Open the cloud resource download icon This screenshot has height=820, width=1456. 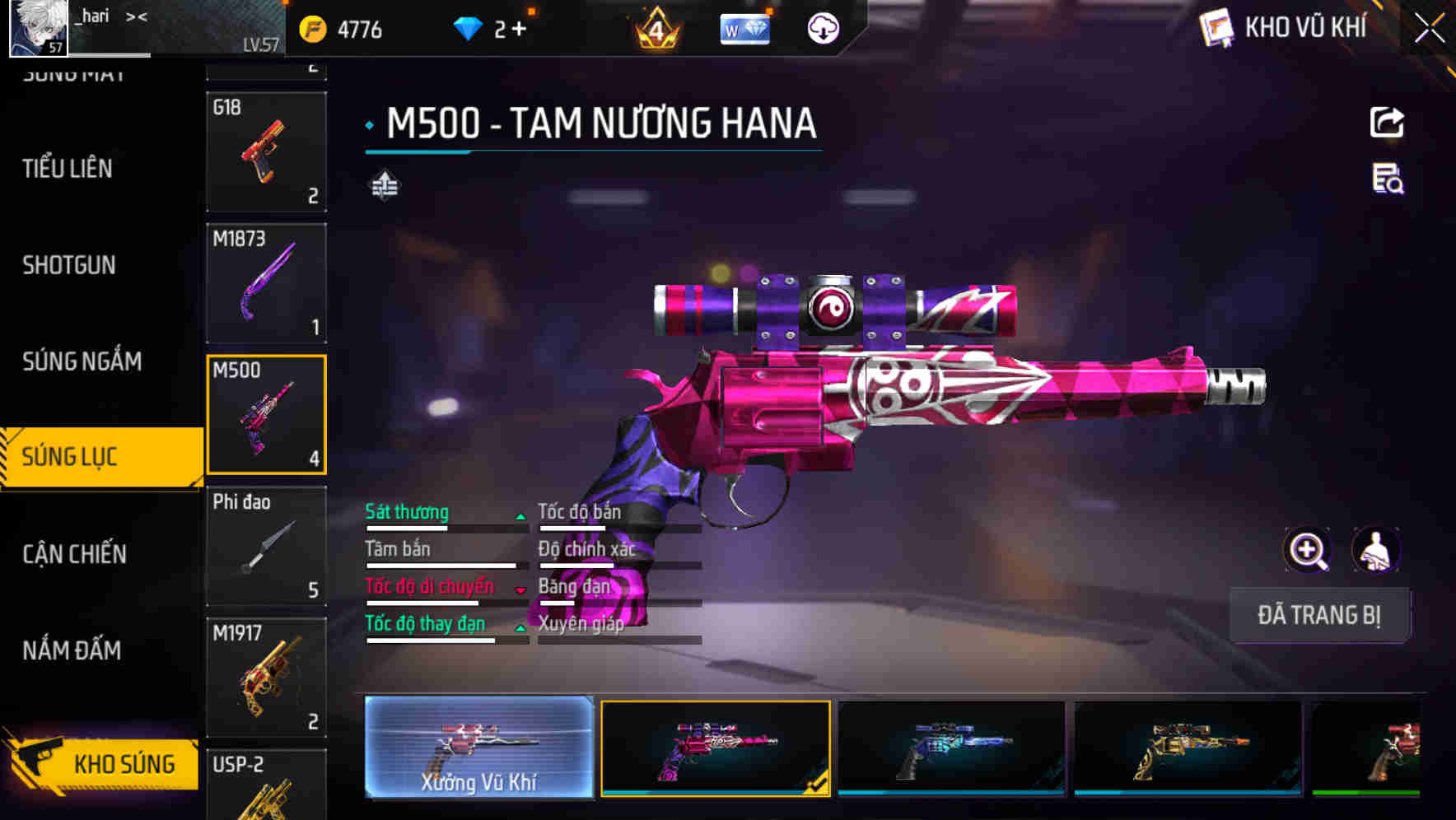coord(822,26)
